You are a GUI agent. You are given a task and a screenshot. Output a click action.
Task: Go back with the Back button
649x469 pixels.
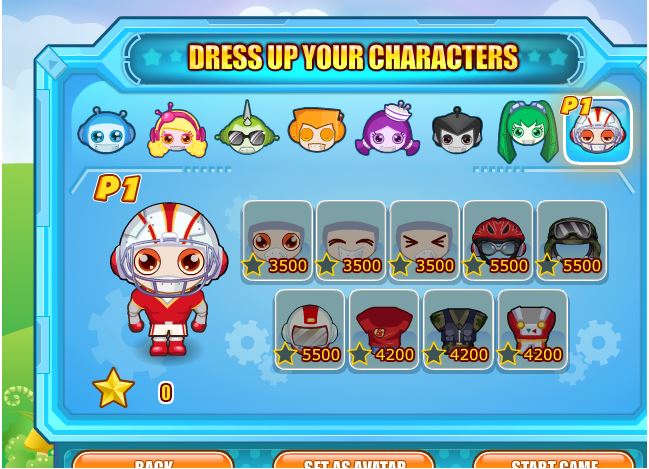153,461
